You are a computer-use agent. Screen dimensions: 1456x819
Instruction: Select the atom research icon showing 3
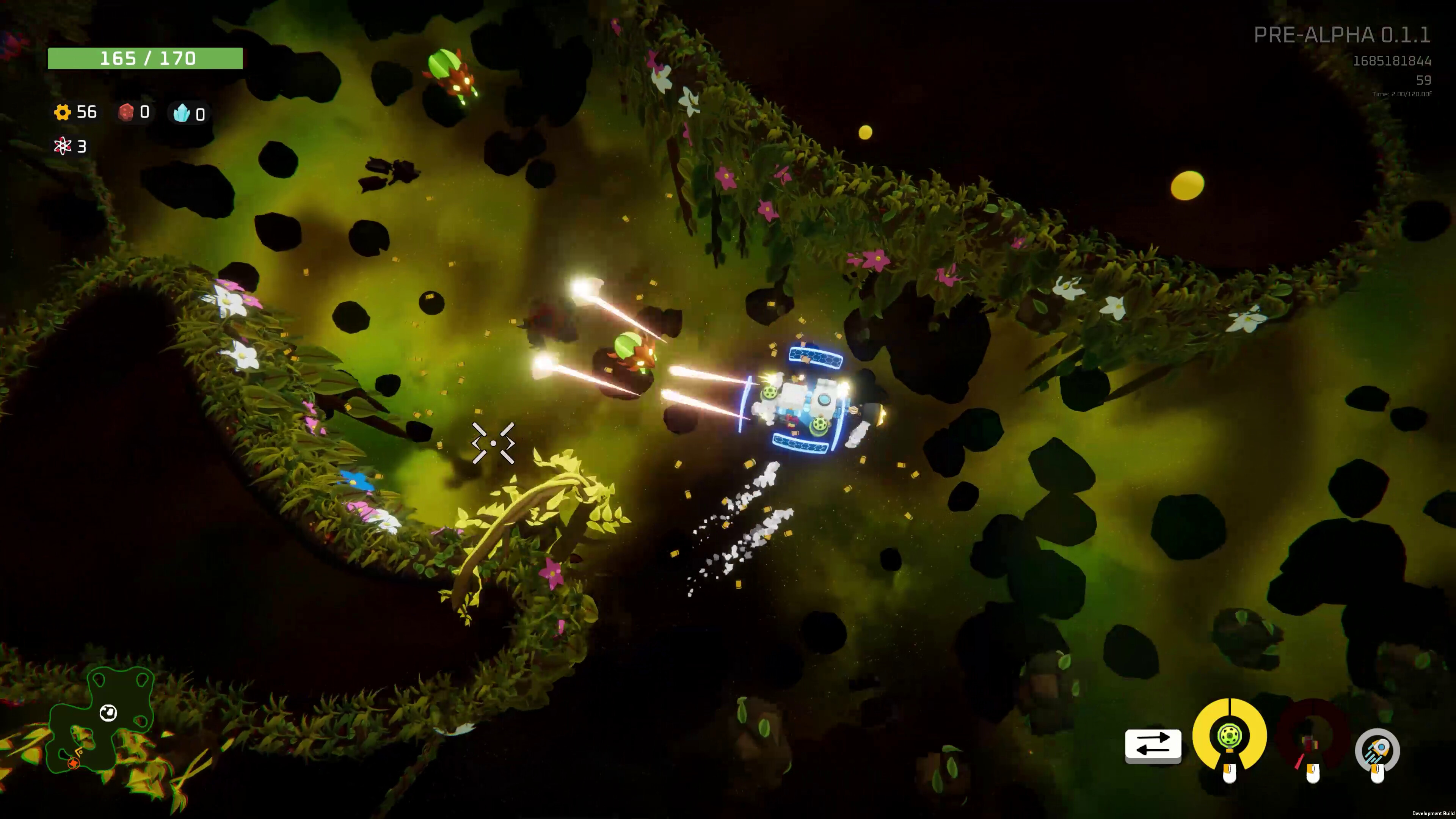click(62, 147)
